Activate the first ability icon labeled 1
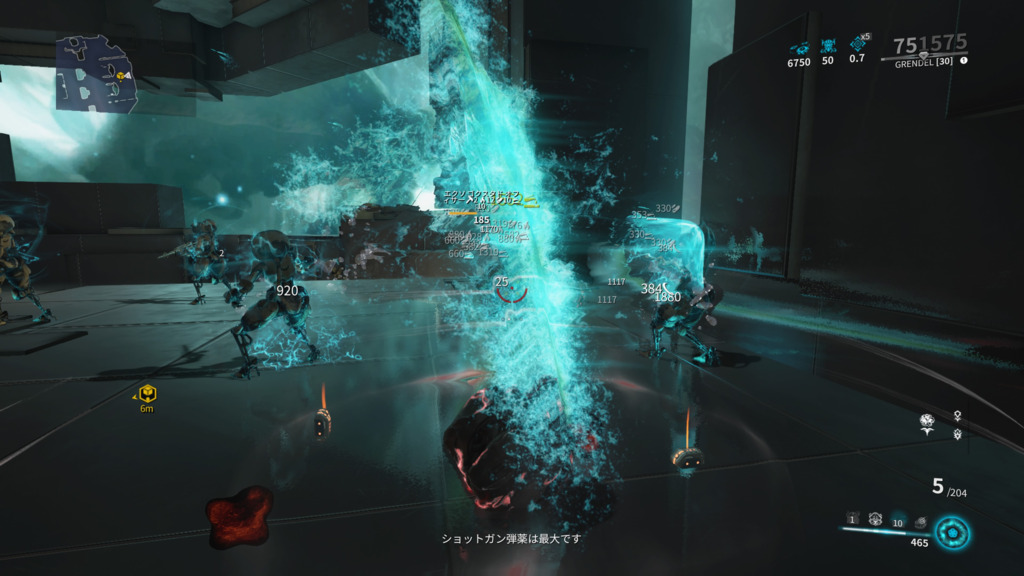The width and height of the screenshot is (1024, 576). (x=852, y=519)
